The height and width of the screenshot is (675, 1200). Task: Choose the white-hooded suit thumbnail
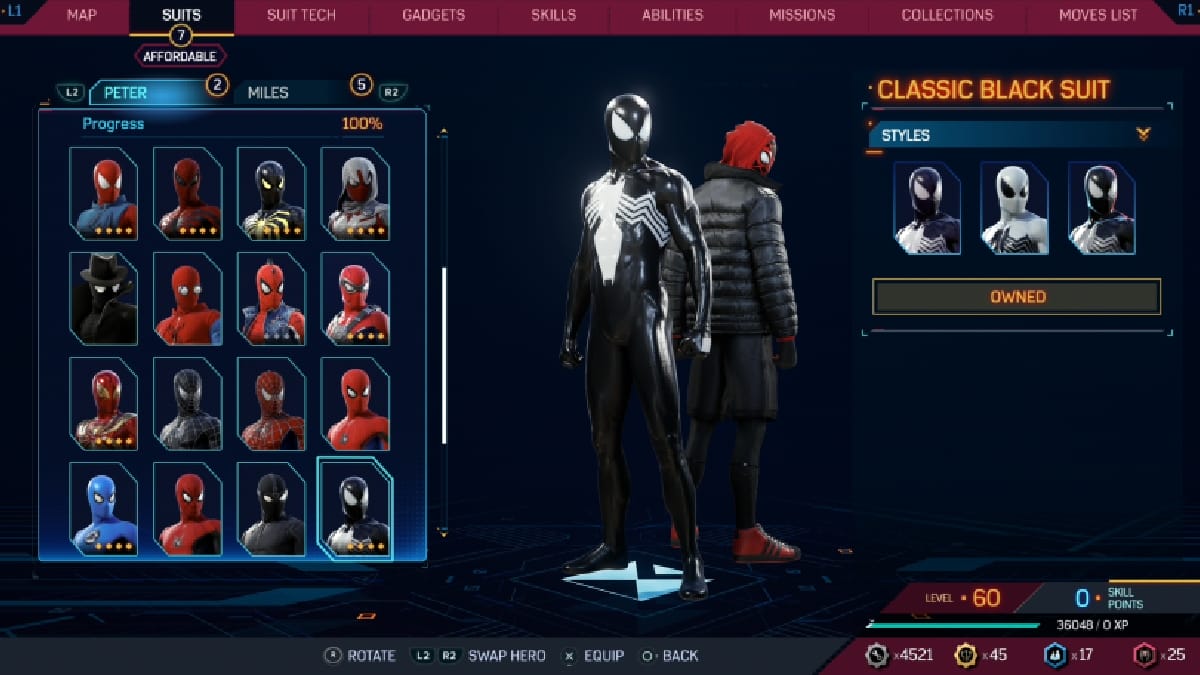click(x=354, y=193)
